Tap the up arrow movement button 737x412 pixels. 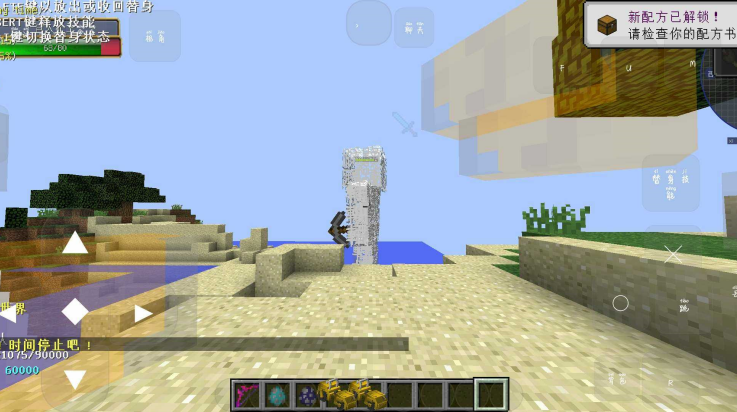(75, 243)
